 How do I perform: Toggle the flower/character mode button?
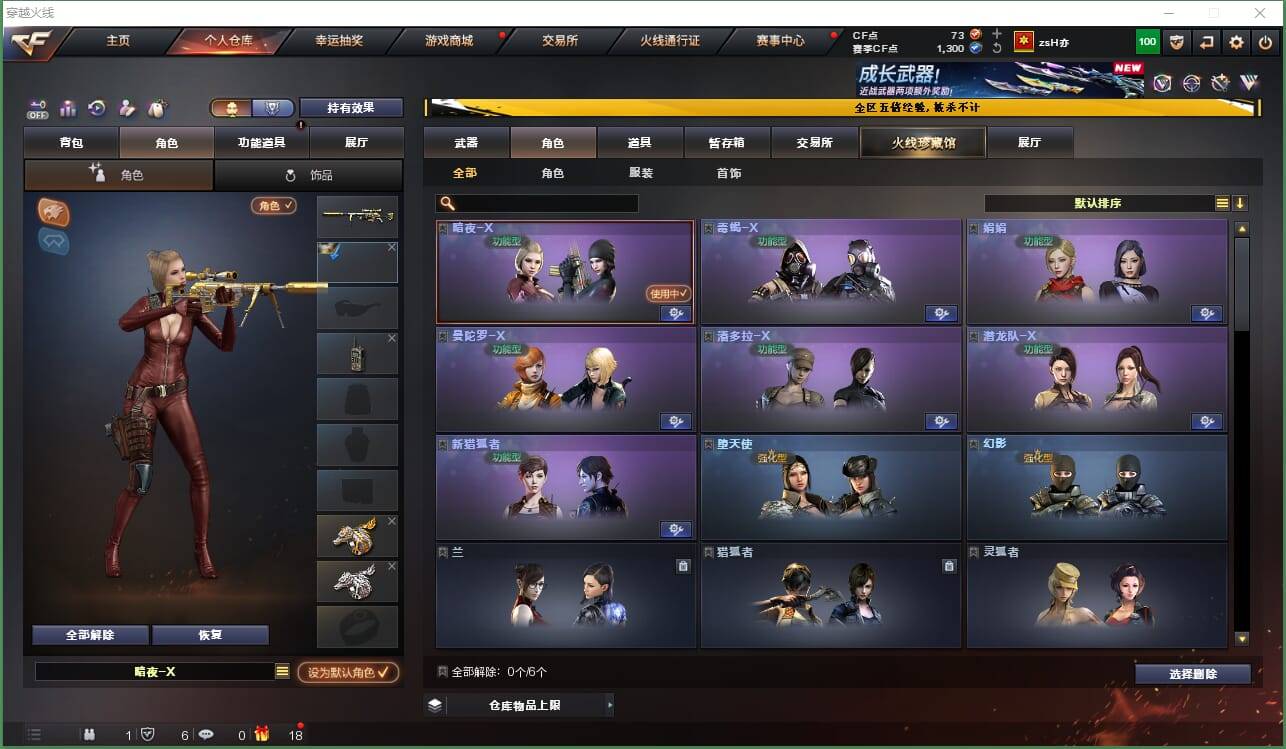232,106
